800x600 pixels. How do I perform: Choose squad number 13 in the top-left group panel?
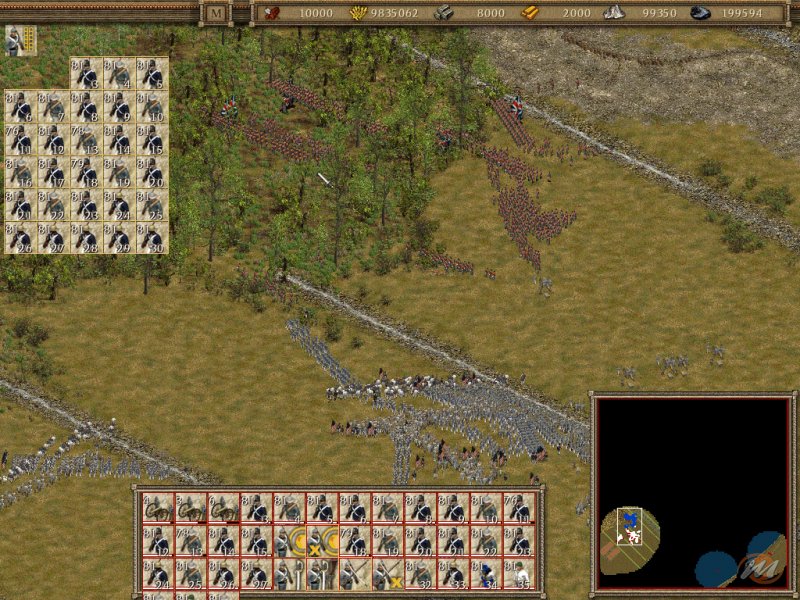click(86, 139)
